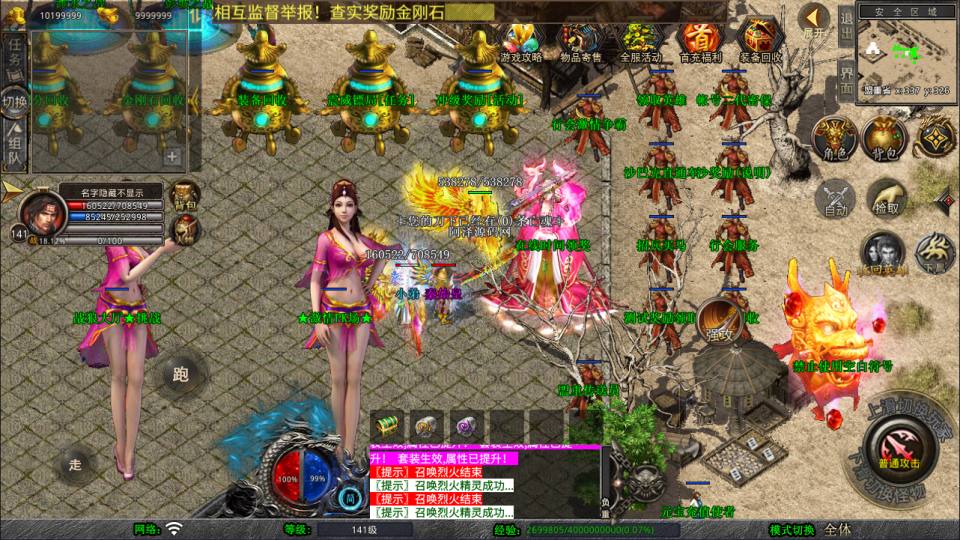Switch to the 组队 team tab
This screenshot has width=960, height=540.
point(15,145)
